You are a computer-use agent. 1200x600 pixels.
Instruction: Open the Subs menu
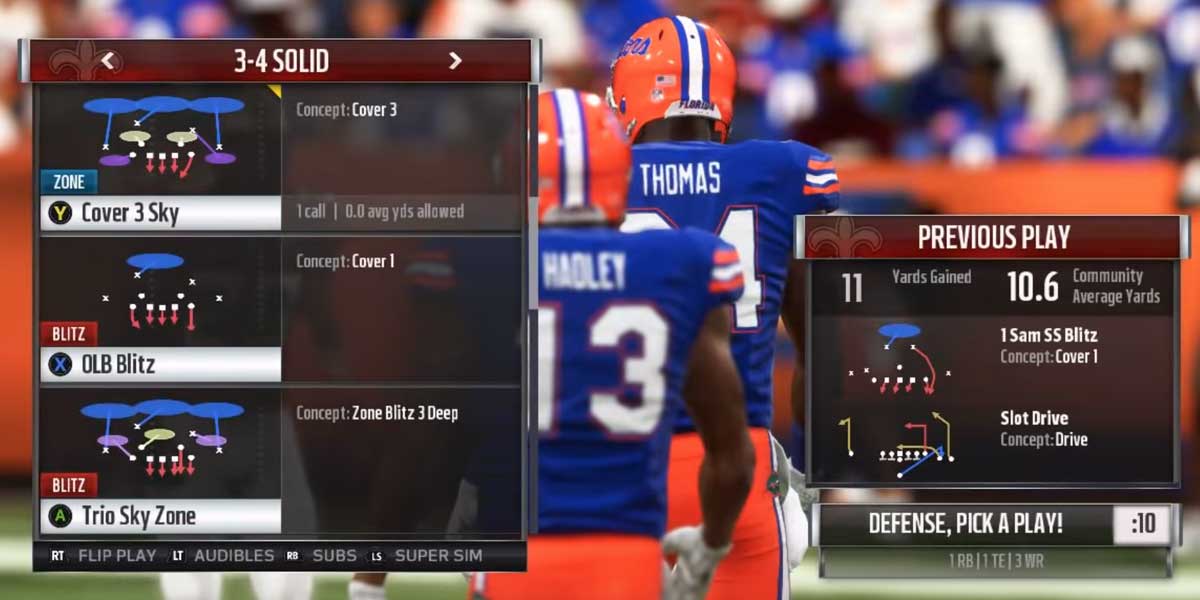pos(322,555)
